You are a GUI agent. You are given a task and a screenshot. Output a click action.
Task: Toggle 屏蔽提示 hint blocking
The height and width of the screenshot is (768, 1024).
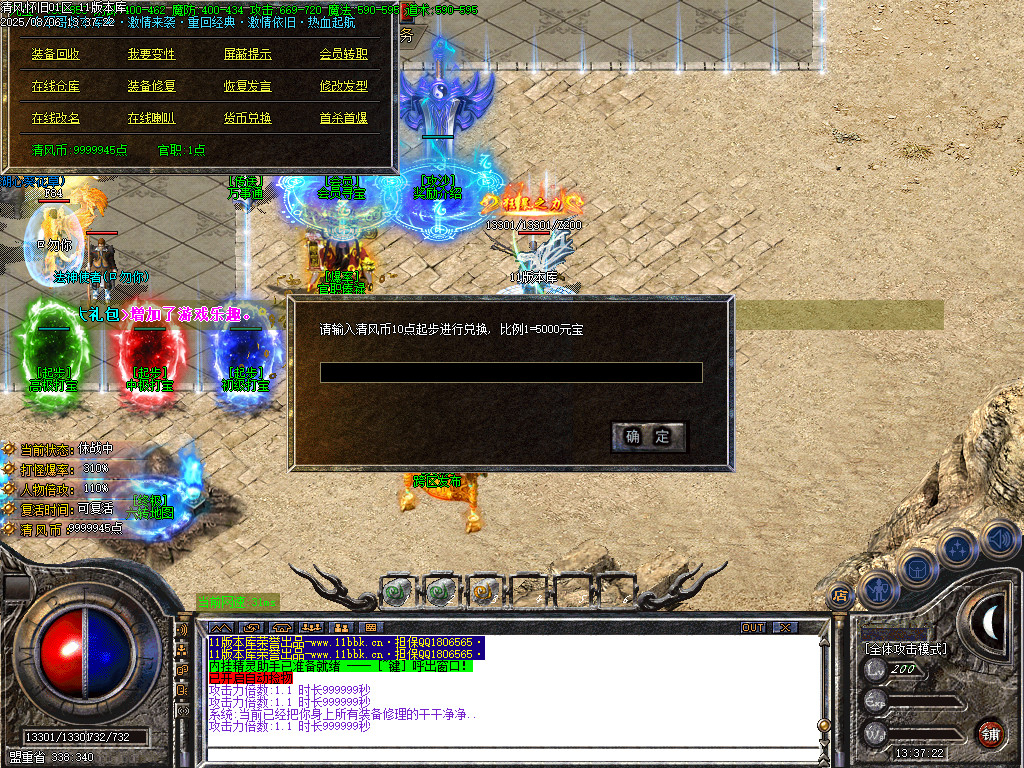click(x=247, y=55)
